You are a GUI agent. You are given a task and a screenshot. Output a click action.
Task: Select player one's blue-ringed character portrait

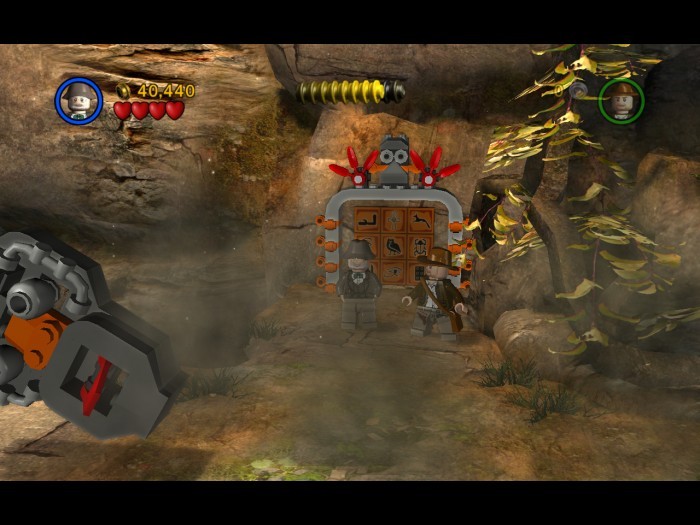pos(78,100)
